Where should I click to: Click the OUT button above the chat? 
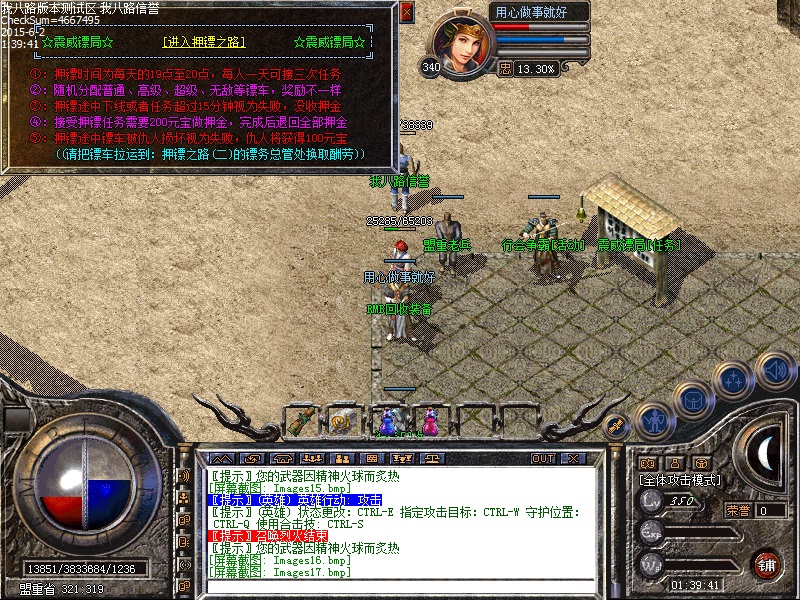click(542, 458)
